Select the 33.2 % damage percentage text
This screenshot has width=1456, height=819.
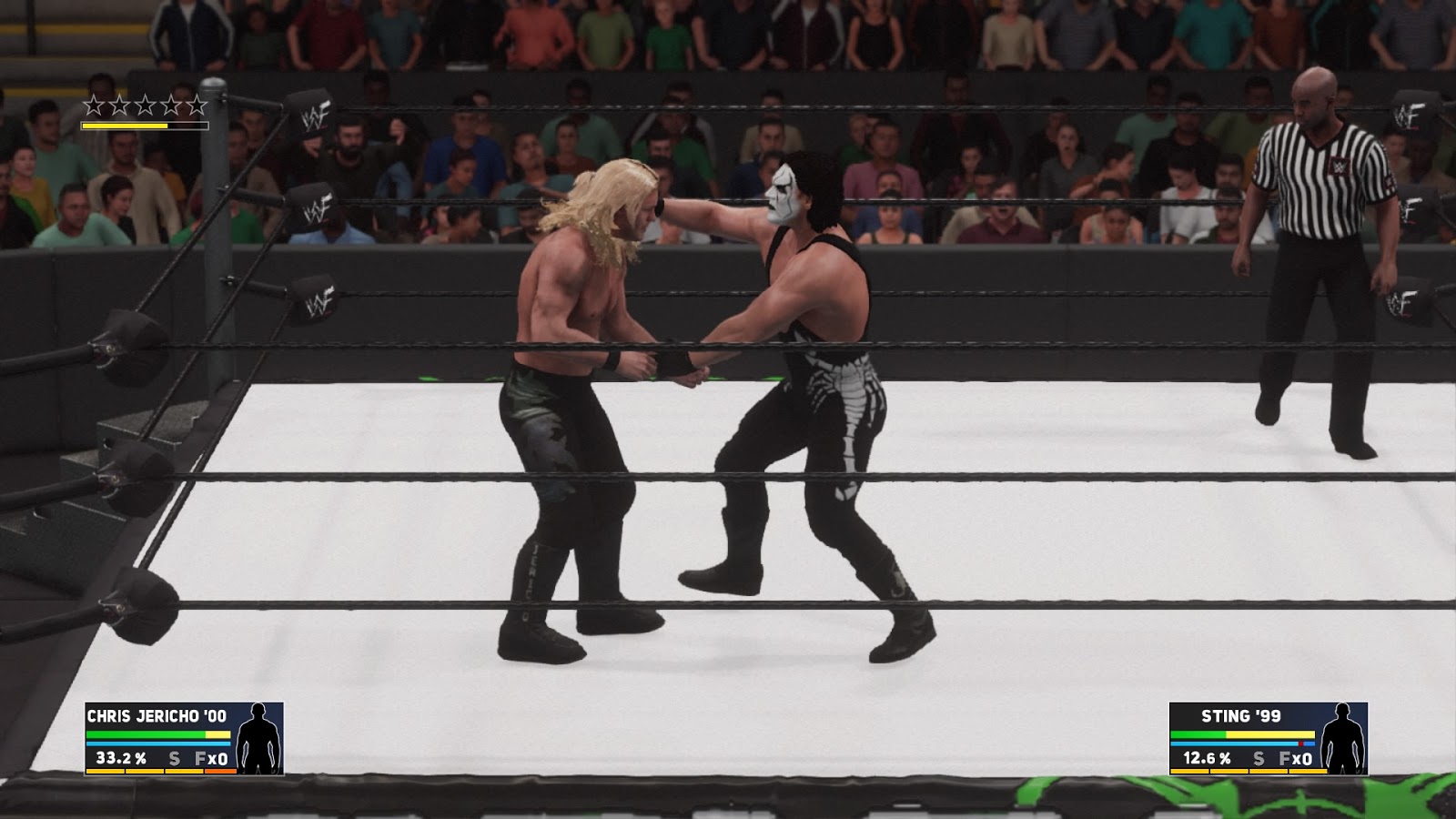121,758
